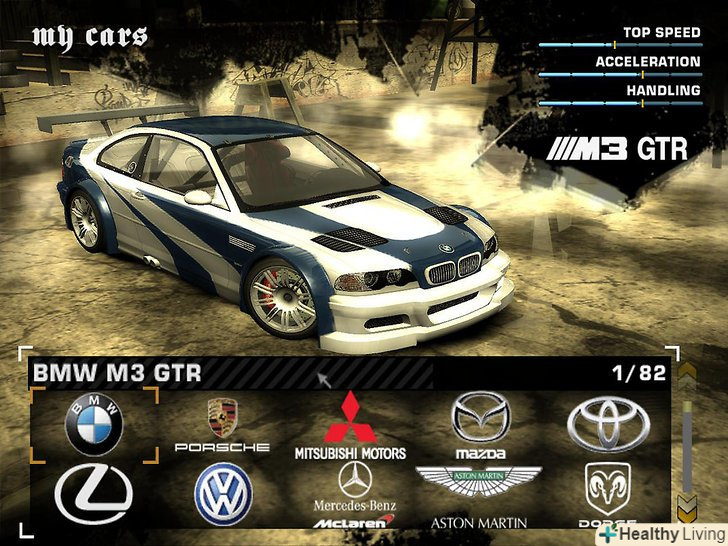Choose the Toyota manufacturer logo
The height and width of the screenshot is (546, 728).
coord(608,425)
